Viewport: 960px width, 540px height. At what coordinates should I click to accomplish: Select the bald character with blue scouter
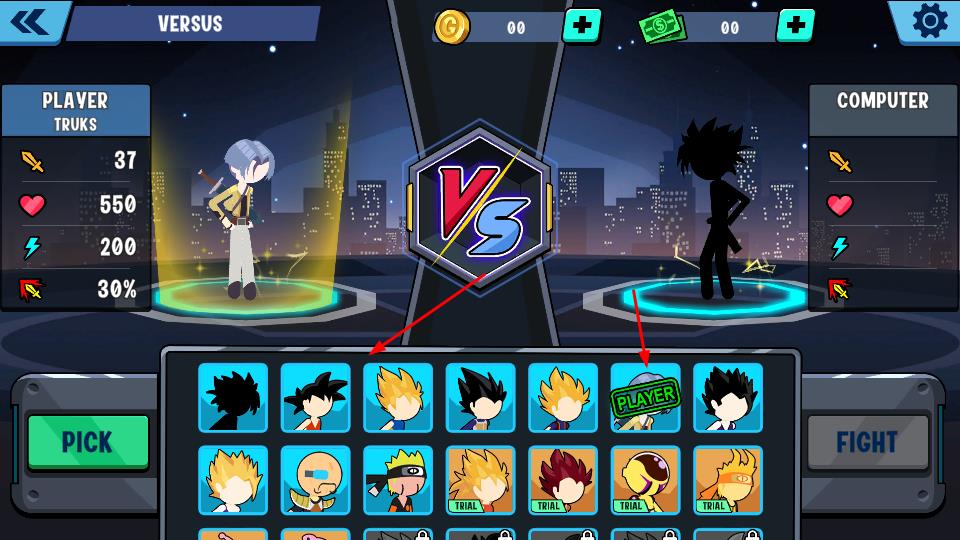pos(315,480)
